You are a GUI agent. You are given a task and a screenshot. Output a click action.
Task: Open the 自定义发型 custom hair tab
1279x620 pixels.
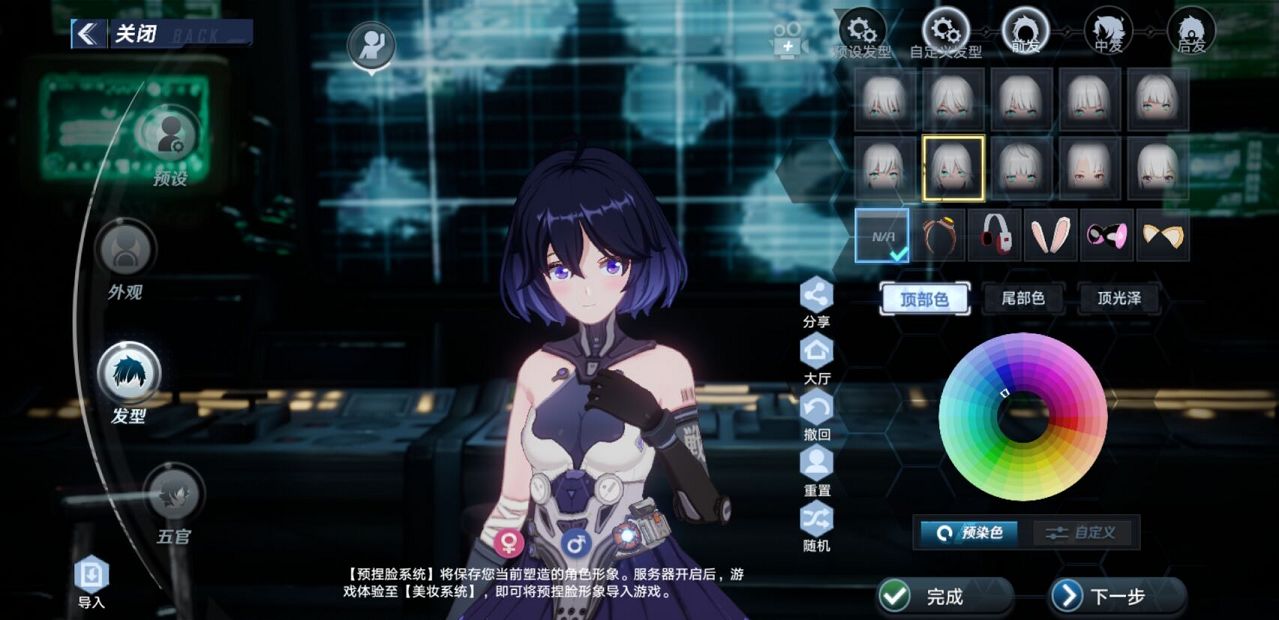(x=945, y=30)
